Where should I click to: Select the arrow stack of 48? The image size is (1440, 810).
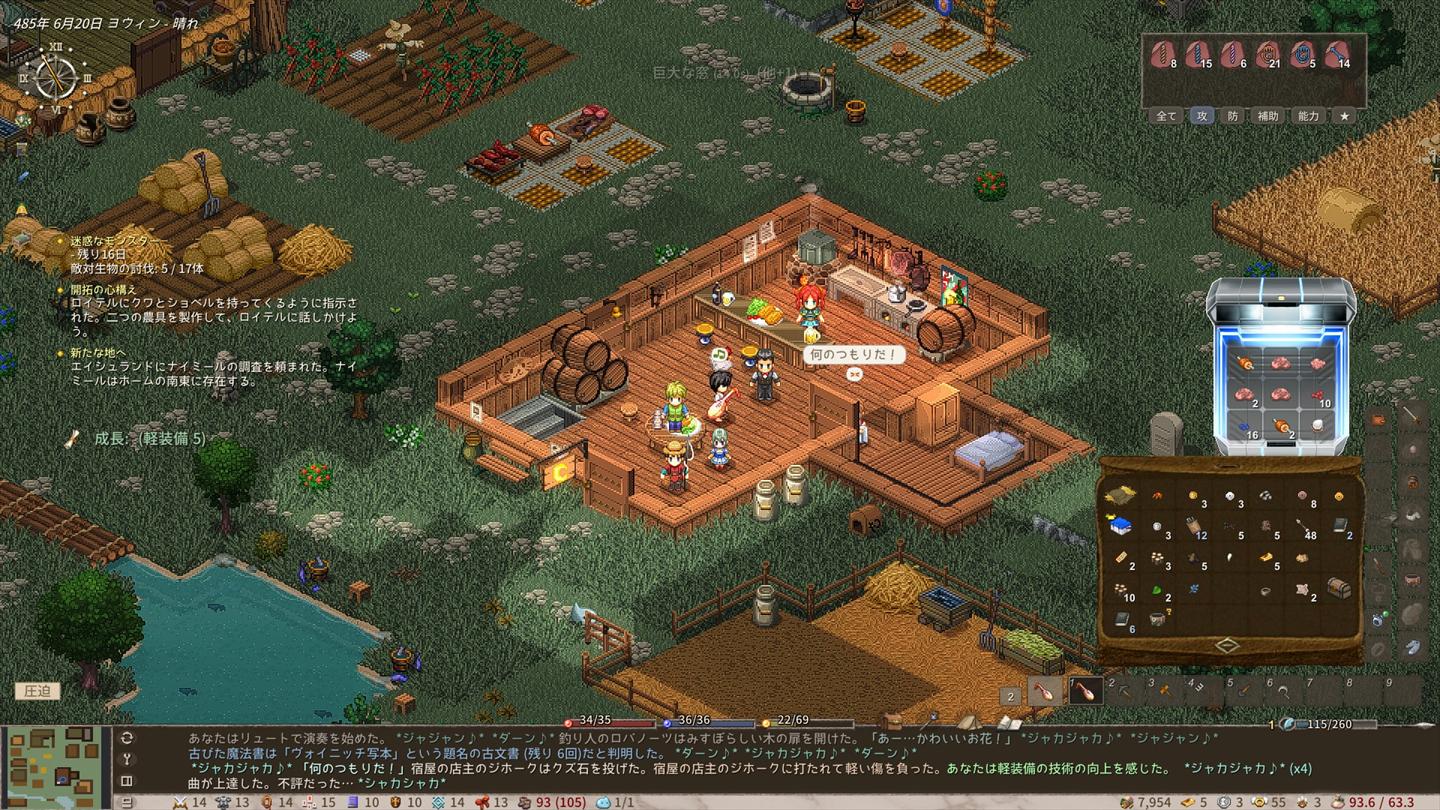coord(1303,526)
